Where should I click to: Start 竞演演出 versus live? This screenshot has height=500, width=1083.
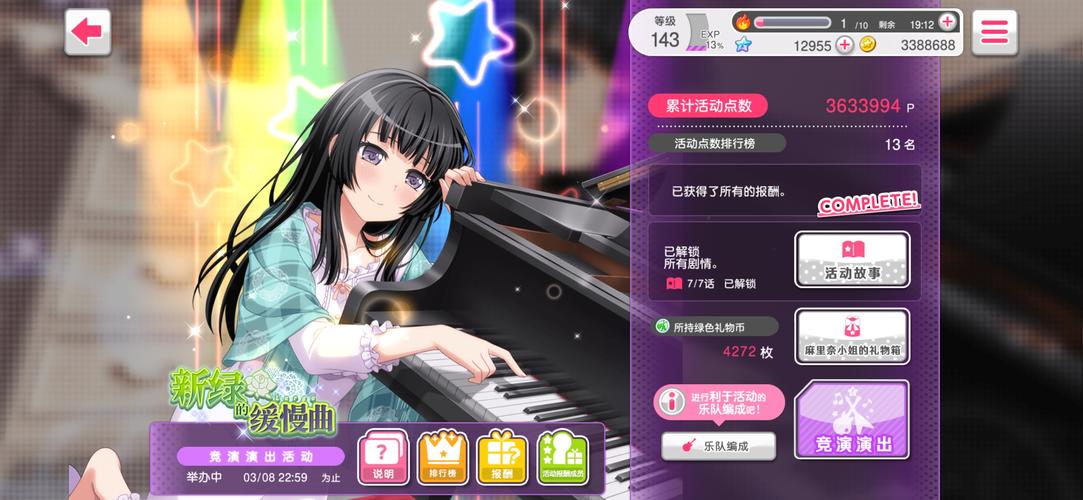tap(852, 419)
